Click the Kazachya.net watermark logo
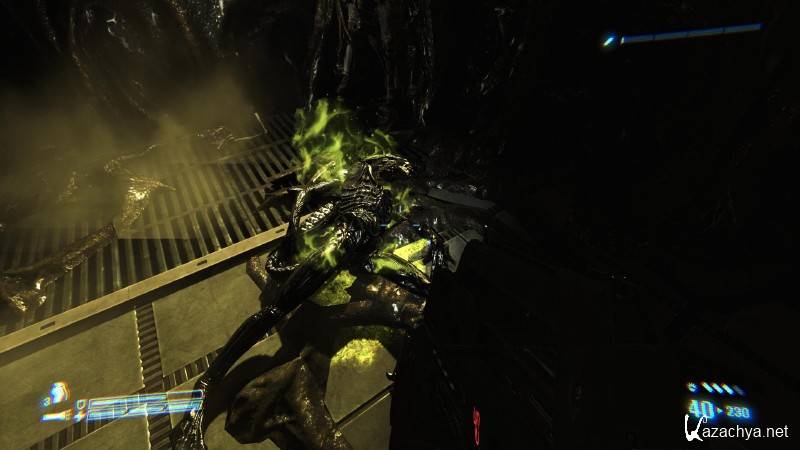 pyautogui.click(x=736, y=431)
